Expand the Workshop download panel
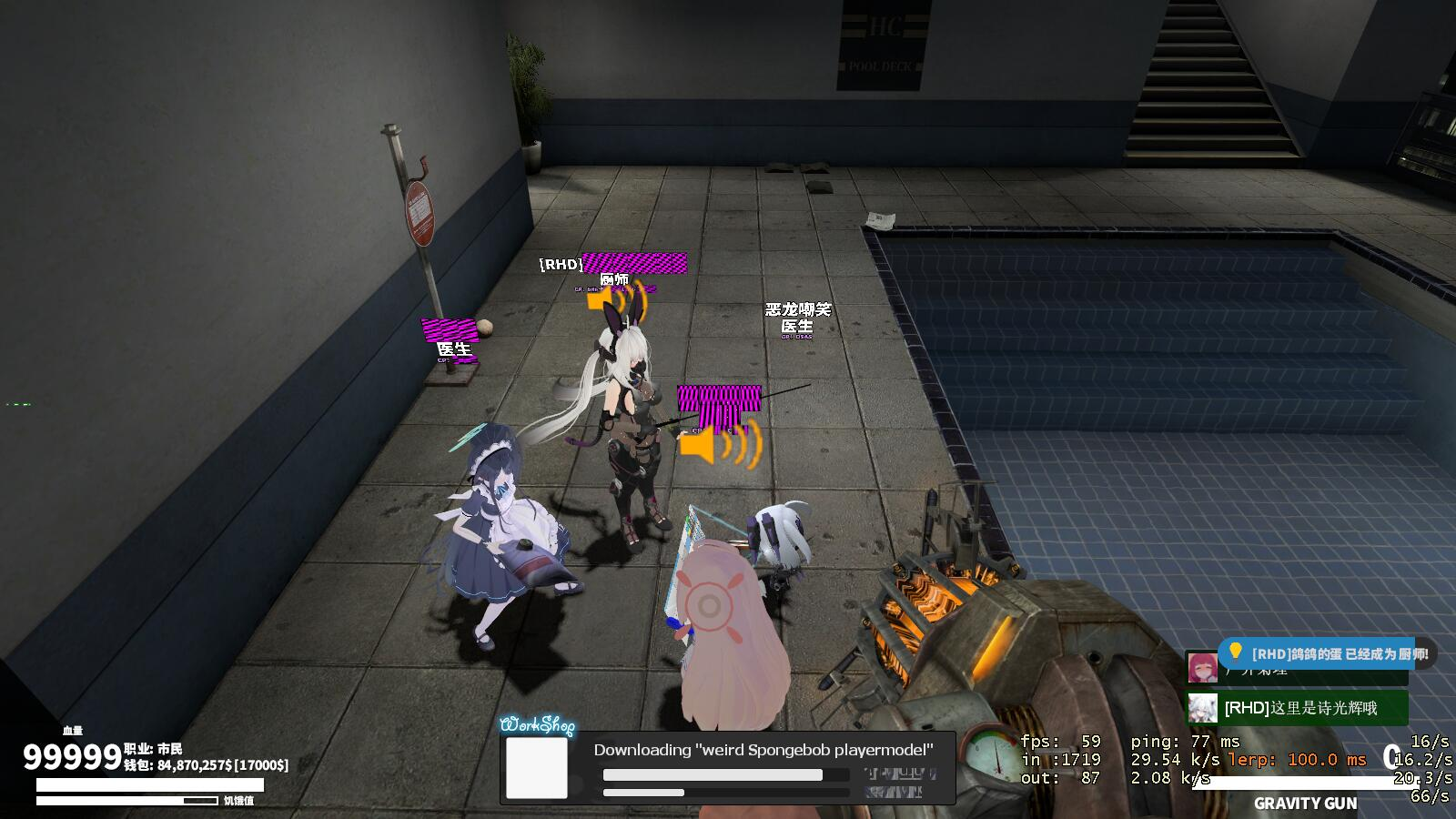 click(x=728, y=768)
